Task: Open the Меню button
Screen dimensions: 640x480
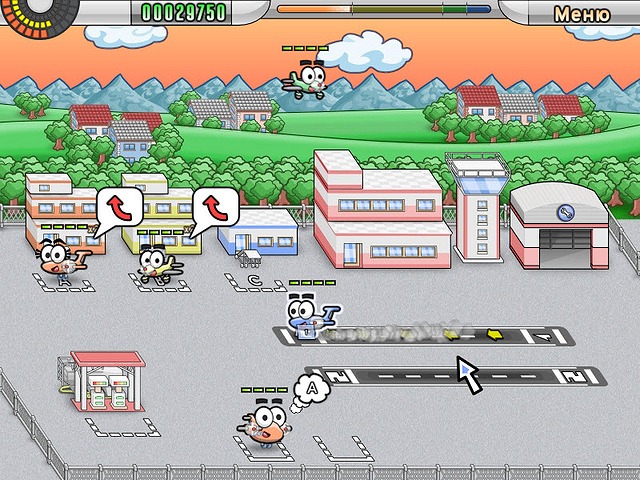Action: coord(581,14)
